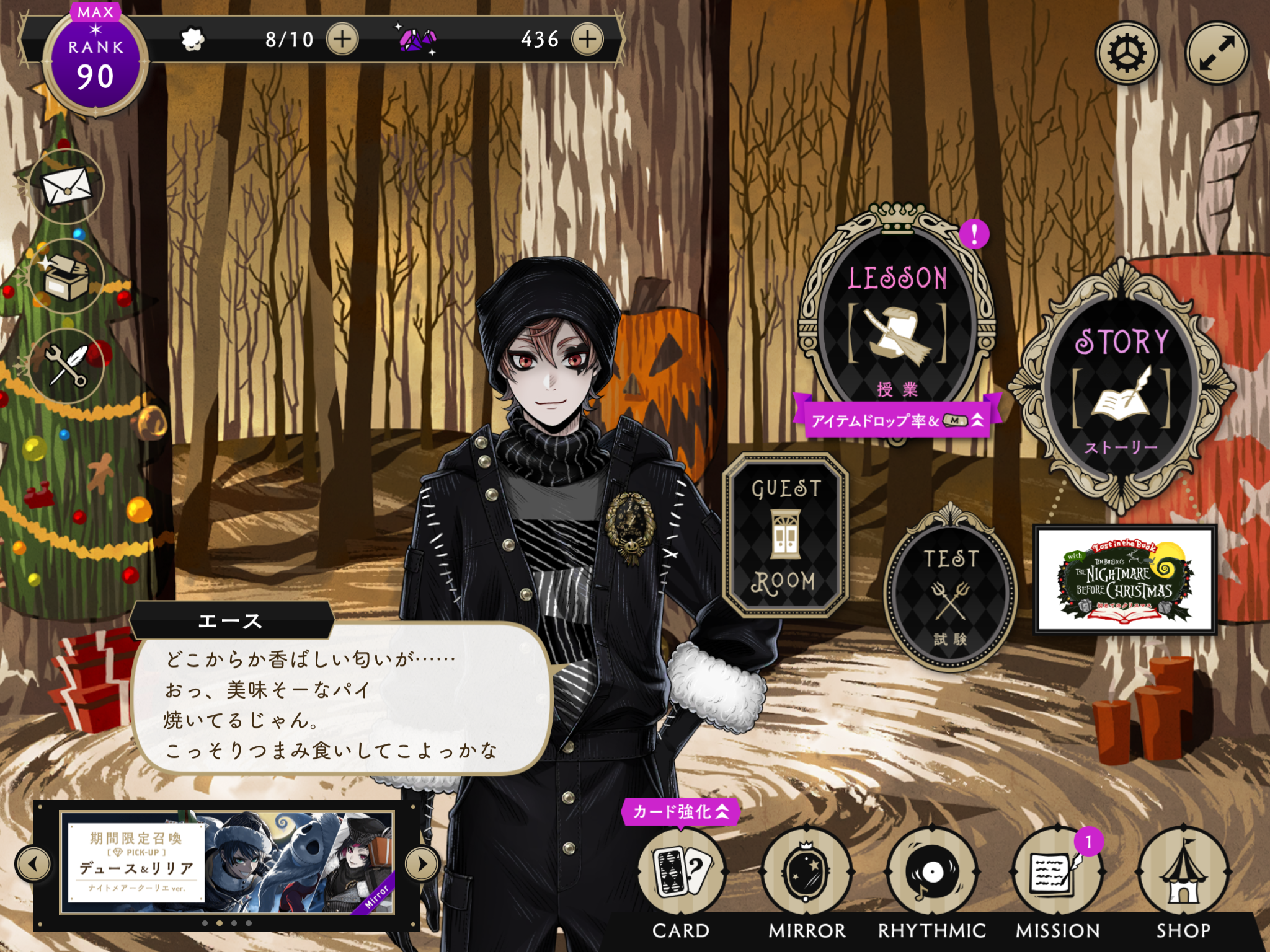Add stamina with the plus button
The height and width of the screenshot is (952, 1270).
click(342, 40)
